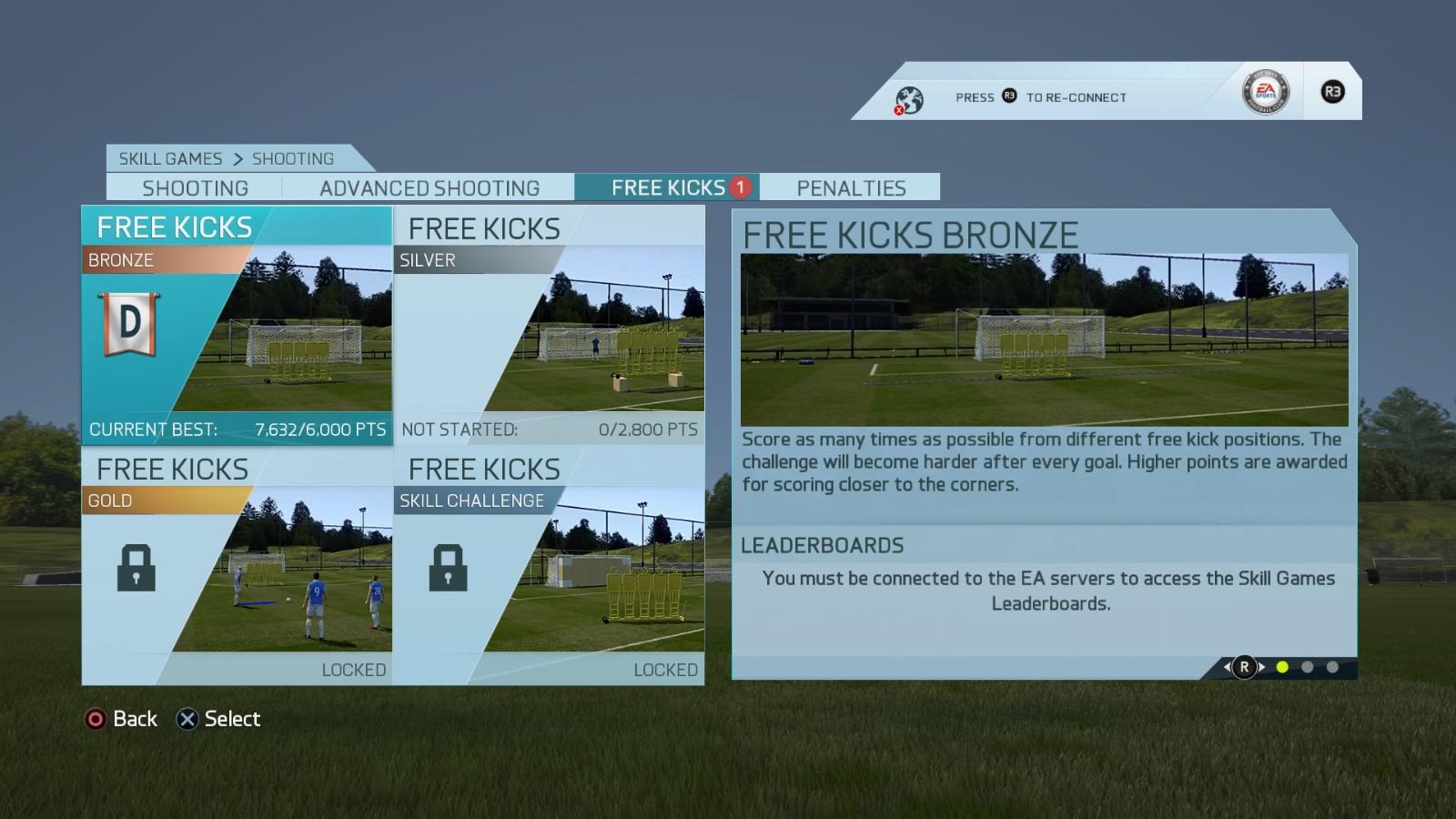Open the Advanced Shooting tab
The image size is (1456, 819).
[x=429, y=187]
